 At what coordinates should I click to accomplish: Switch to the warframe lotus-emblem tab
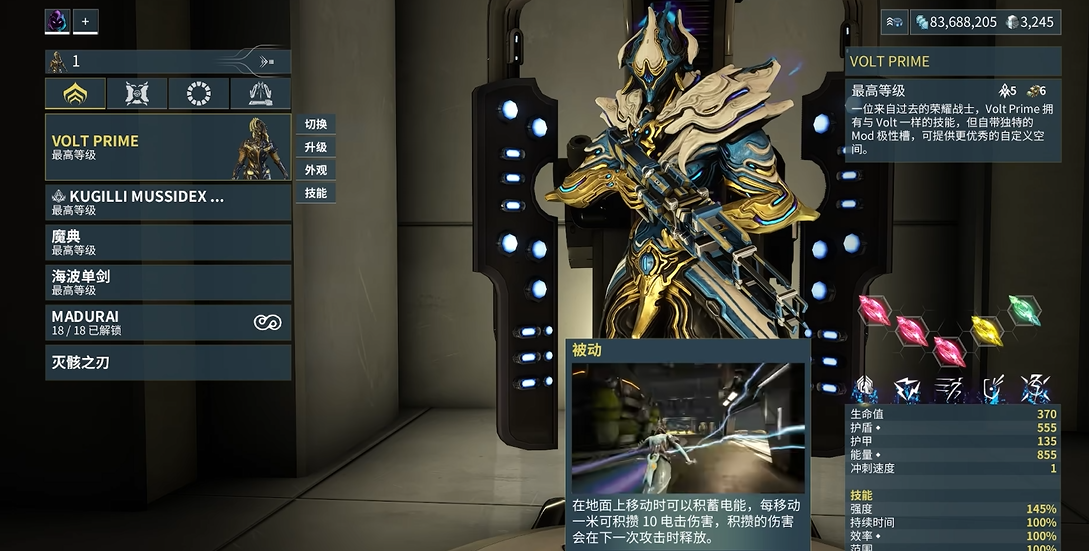(75, 94)
